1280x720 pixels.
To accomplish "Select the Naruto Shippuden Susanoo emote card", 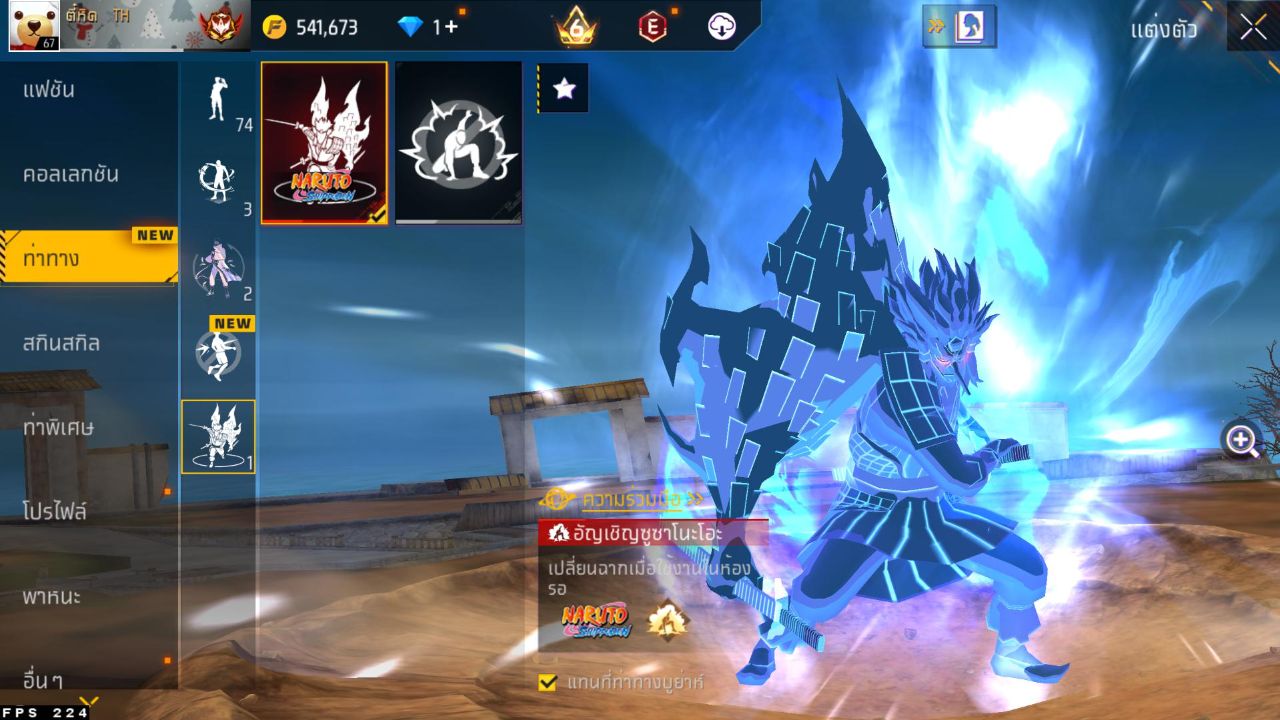I will click(324, 142).
